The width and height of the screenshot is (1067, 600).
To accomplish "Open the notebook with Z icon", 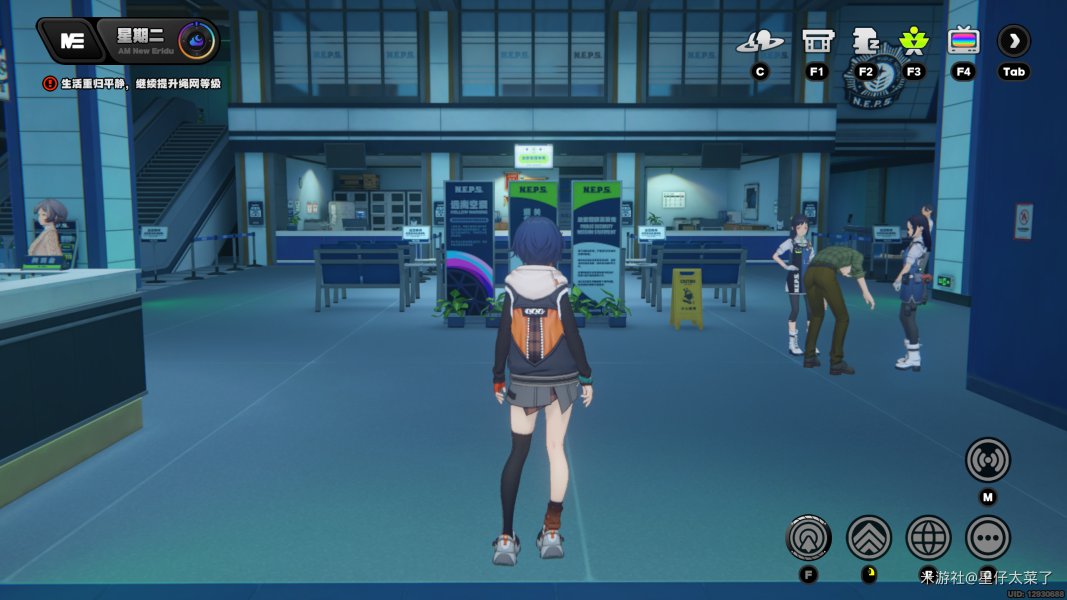I will [865, 41].
